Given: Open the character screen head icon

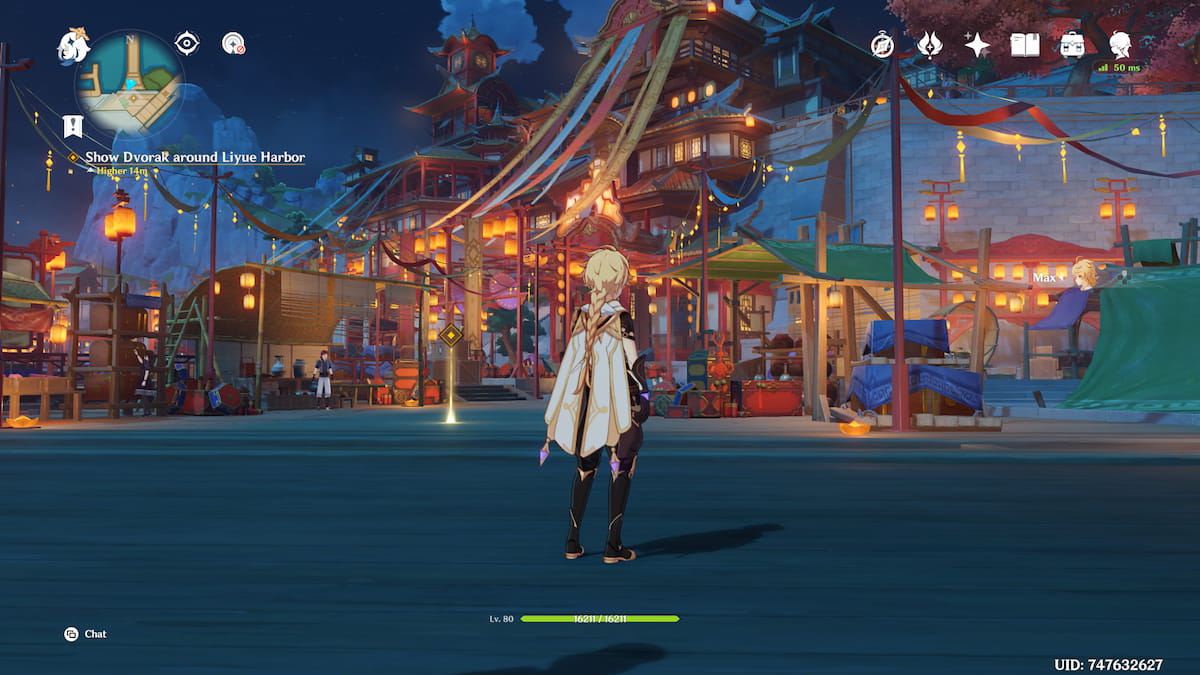Looking at the screenshot, I should click(1120, 44).
